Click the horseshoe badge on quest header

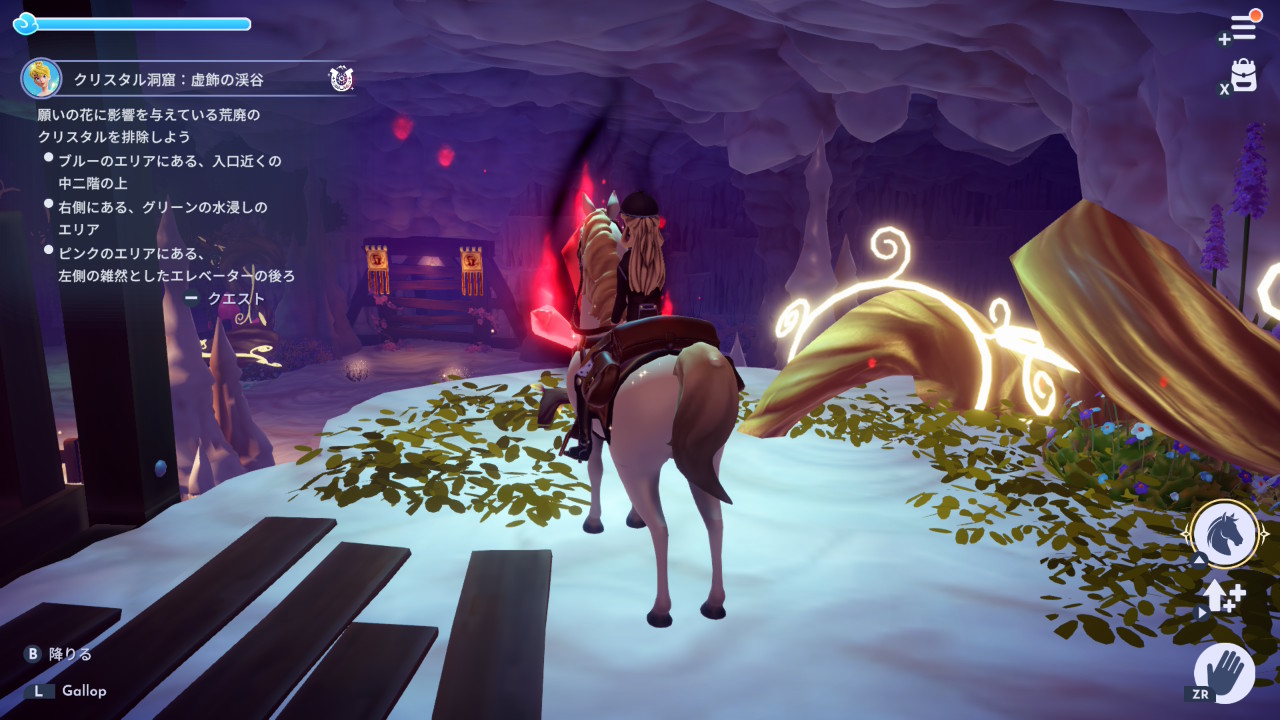(x=340, y=78)
